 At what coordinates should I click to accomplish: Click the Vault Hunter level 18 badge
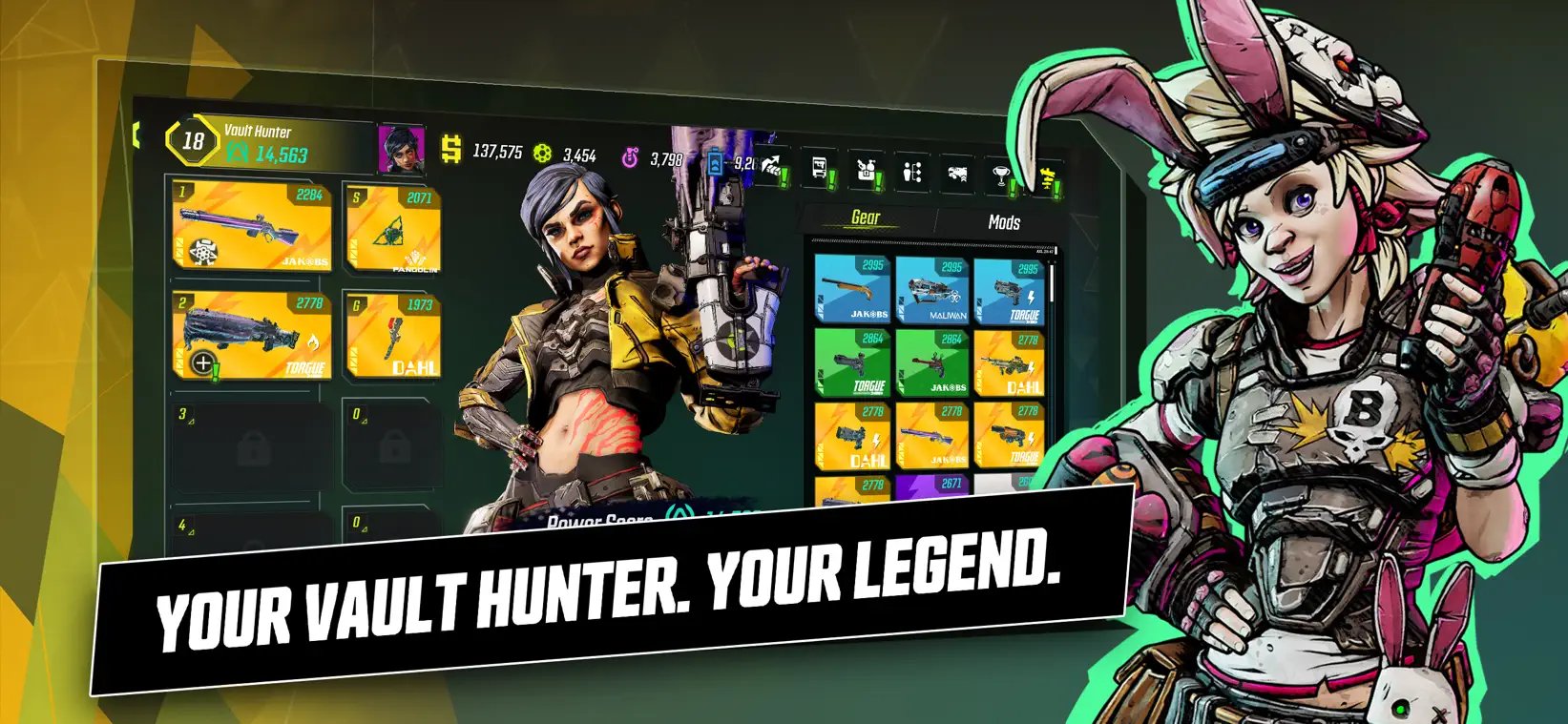tap(191, 141)
